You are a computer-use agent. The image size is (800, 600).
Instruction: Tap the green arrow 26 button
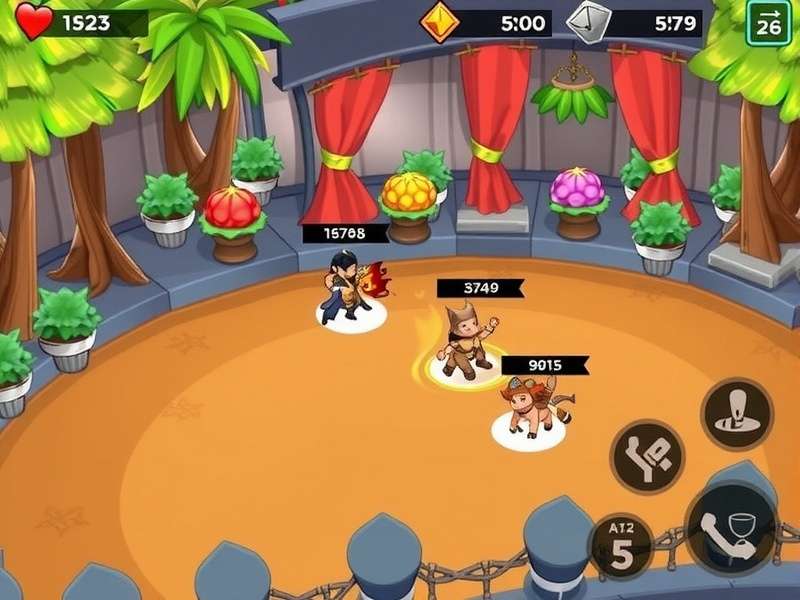[x=768, y=22]
